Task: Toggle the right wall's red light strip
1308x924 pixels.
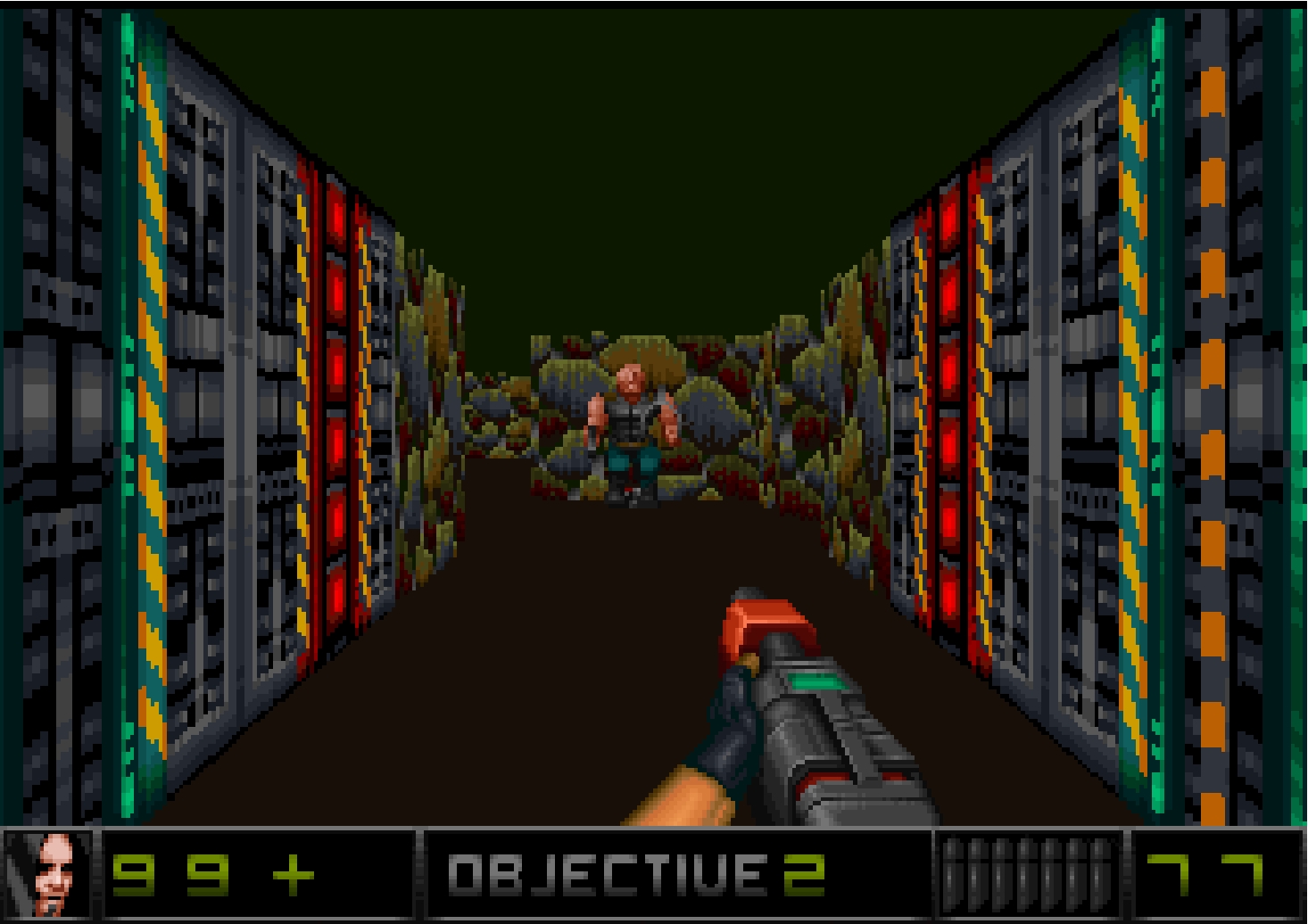Action: pyautogui.click(x=950, y=401)
